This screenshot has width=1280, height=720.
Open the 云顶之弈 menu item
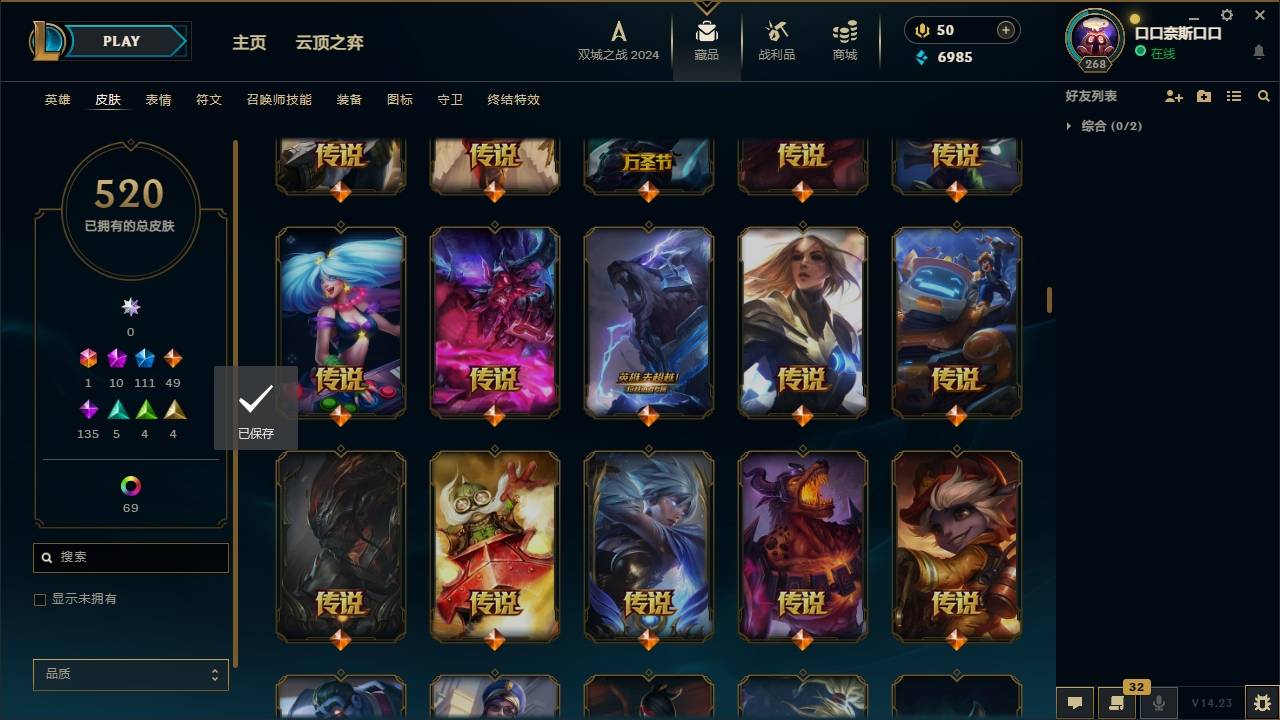pos(331,42)
